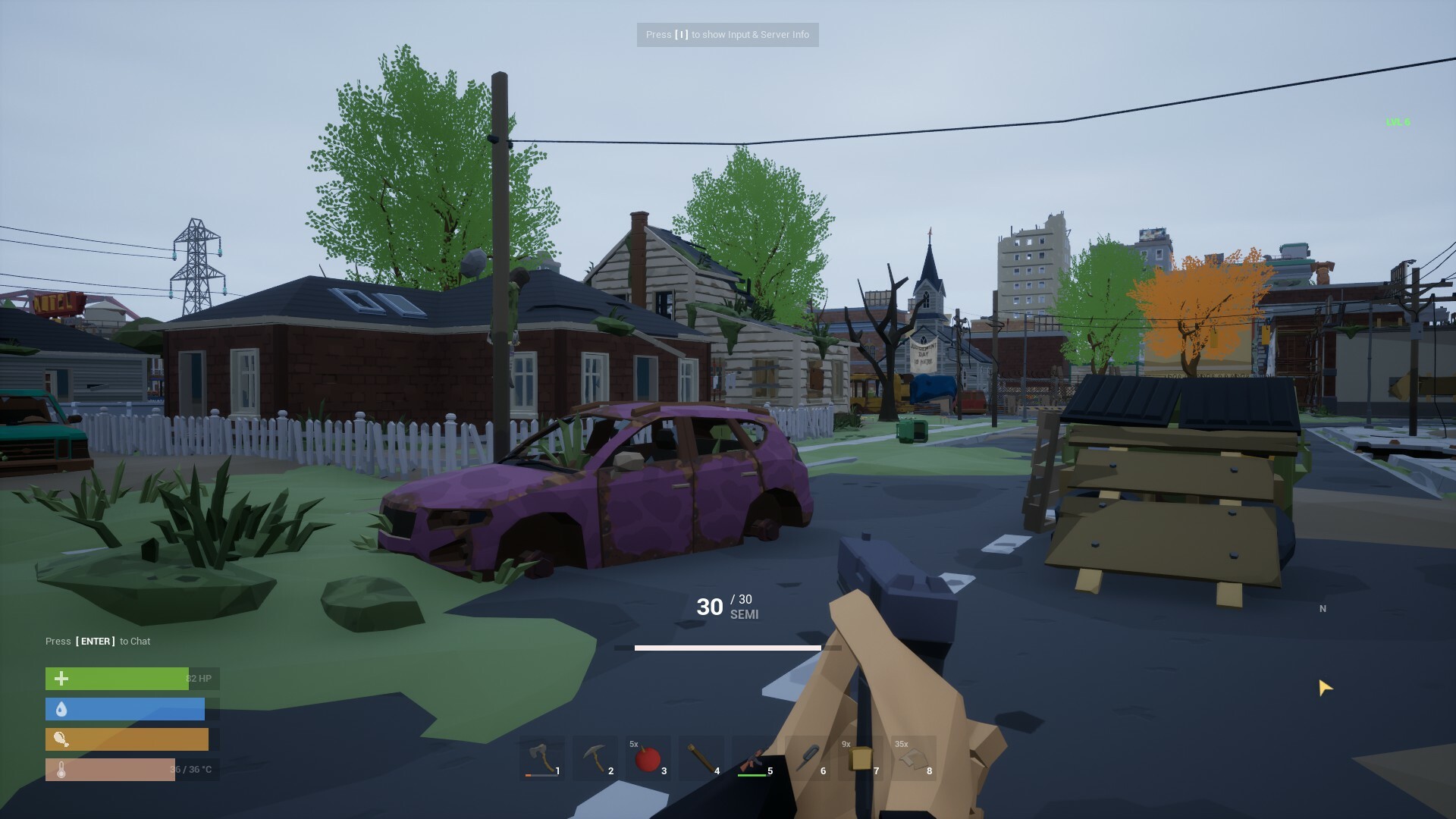Click the Press ENTER to Chat prompt
The height and width of the screenshot is (819, 1456).
click(96, 641)
